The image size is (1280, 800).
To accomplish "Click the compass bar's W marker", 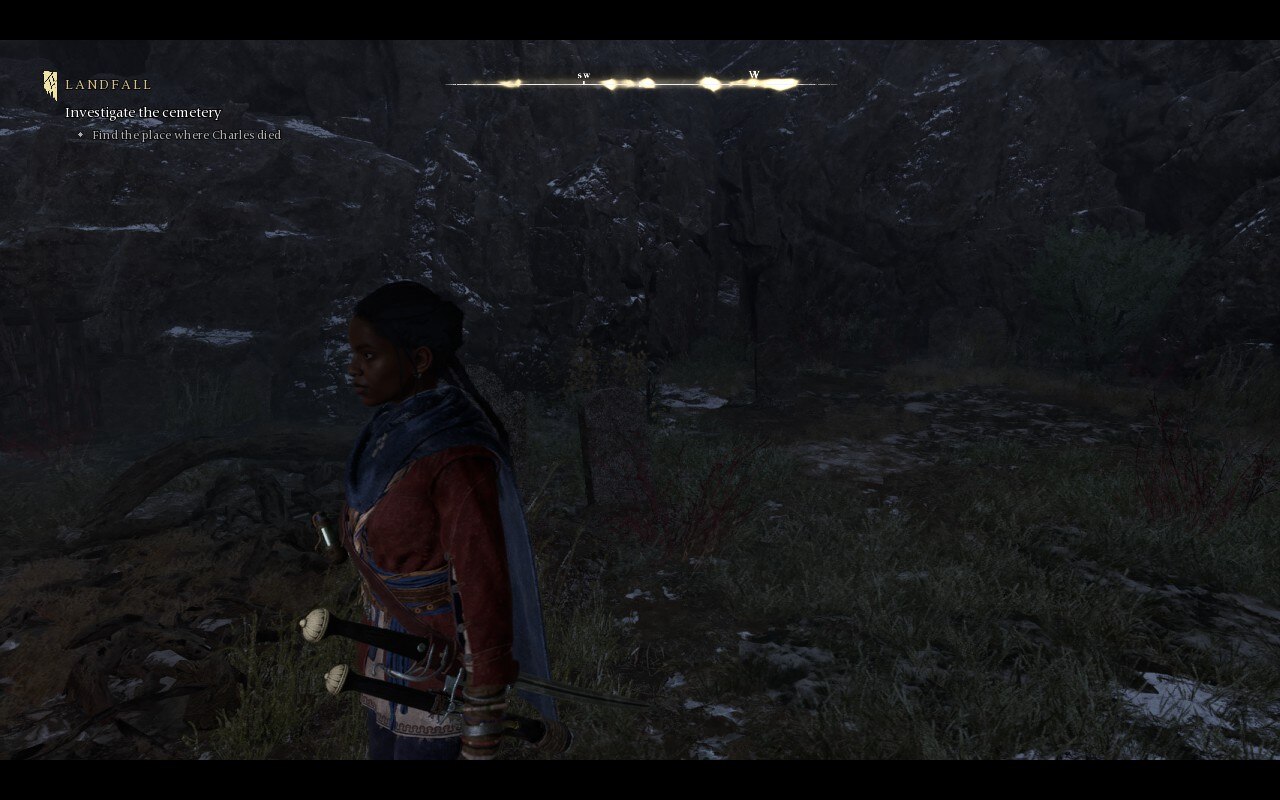I will tap(754, 76).
